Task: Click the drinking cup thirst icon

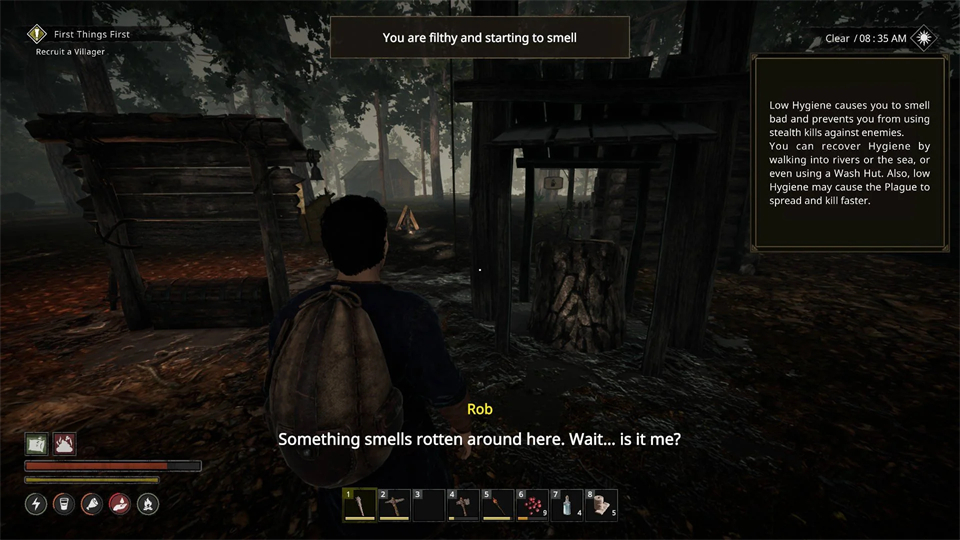Action: (64, 504)
